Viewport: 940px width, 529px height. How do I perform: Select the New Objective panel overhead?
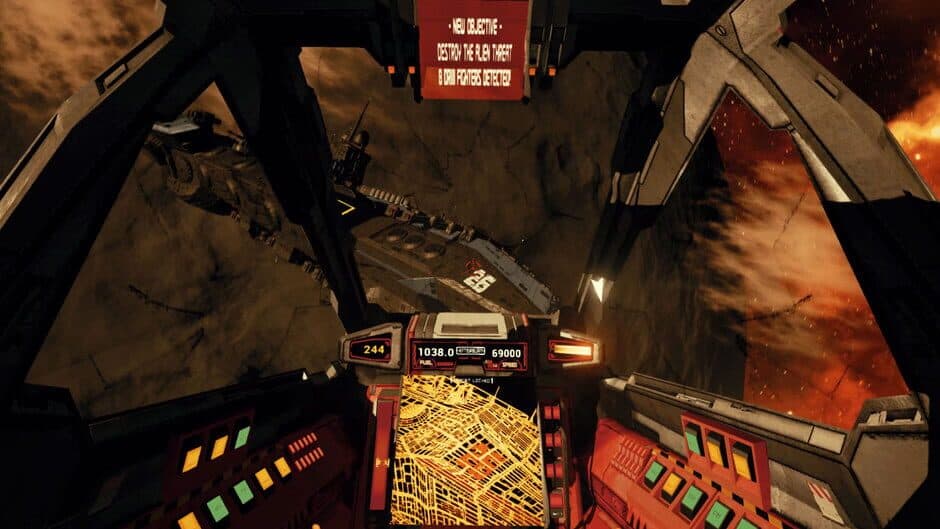473,49
